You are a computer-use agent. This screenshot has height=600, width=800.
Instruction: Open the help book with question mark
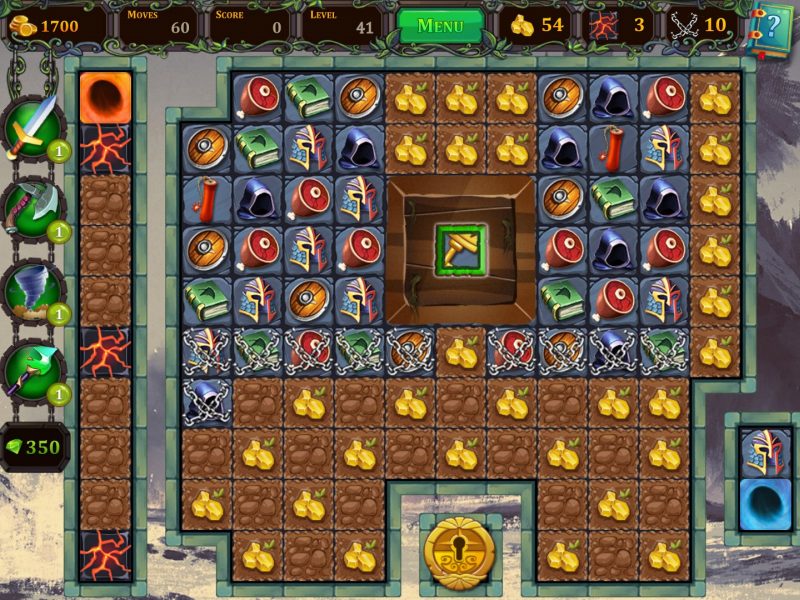pos(770,26)
